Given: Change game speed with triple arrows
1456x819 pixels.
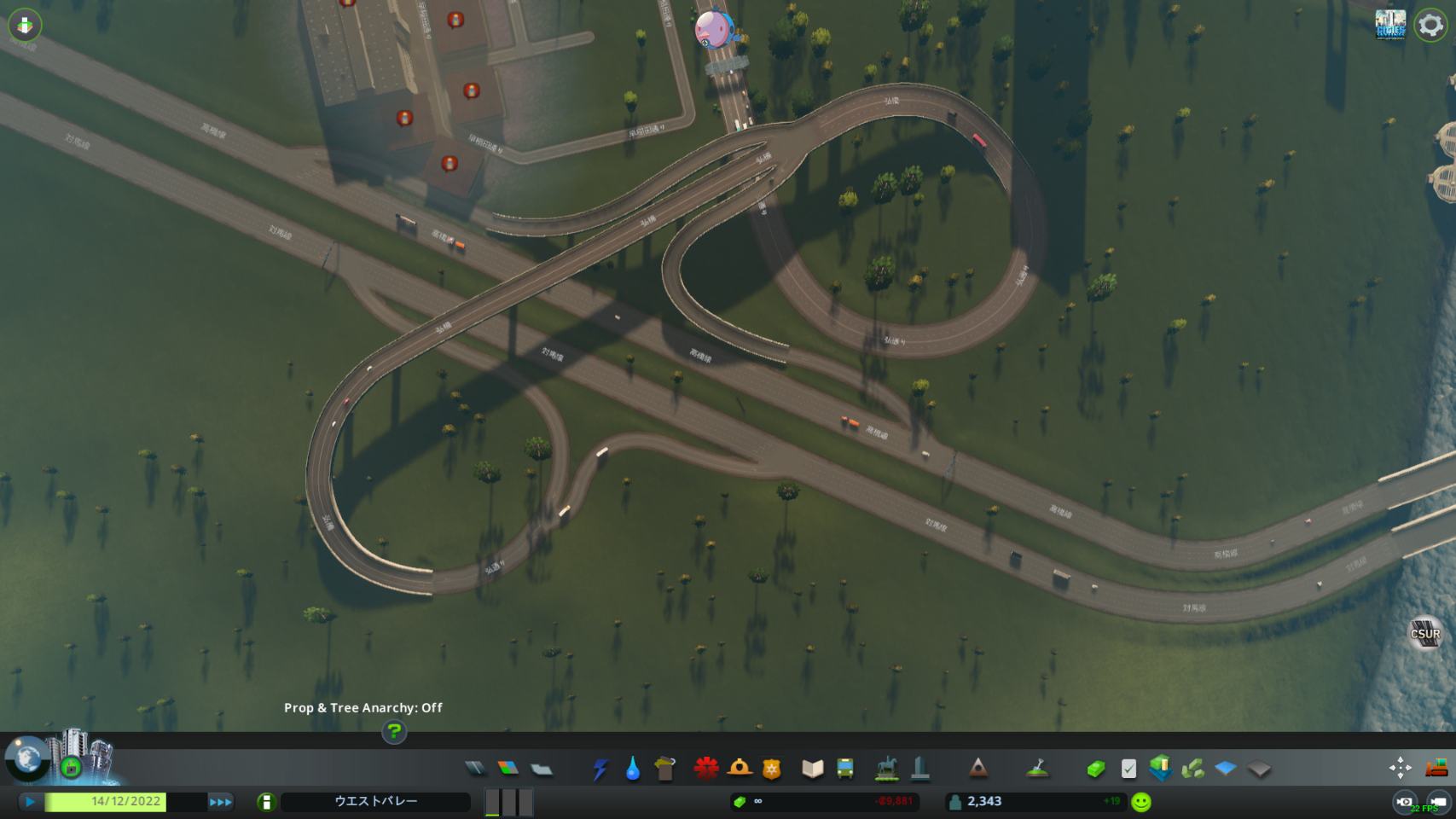Looking at the screenshot, I should pyautogui.click(x=220, y=802).
